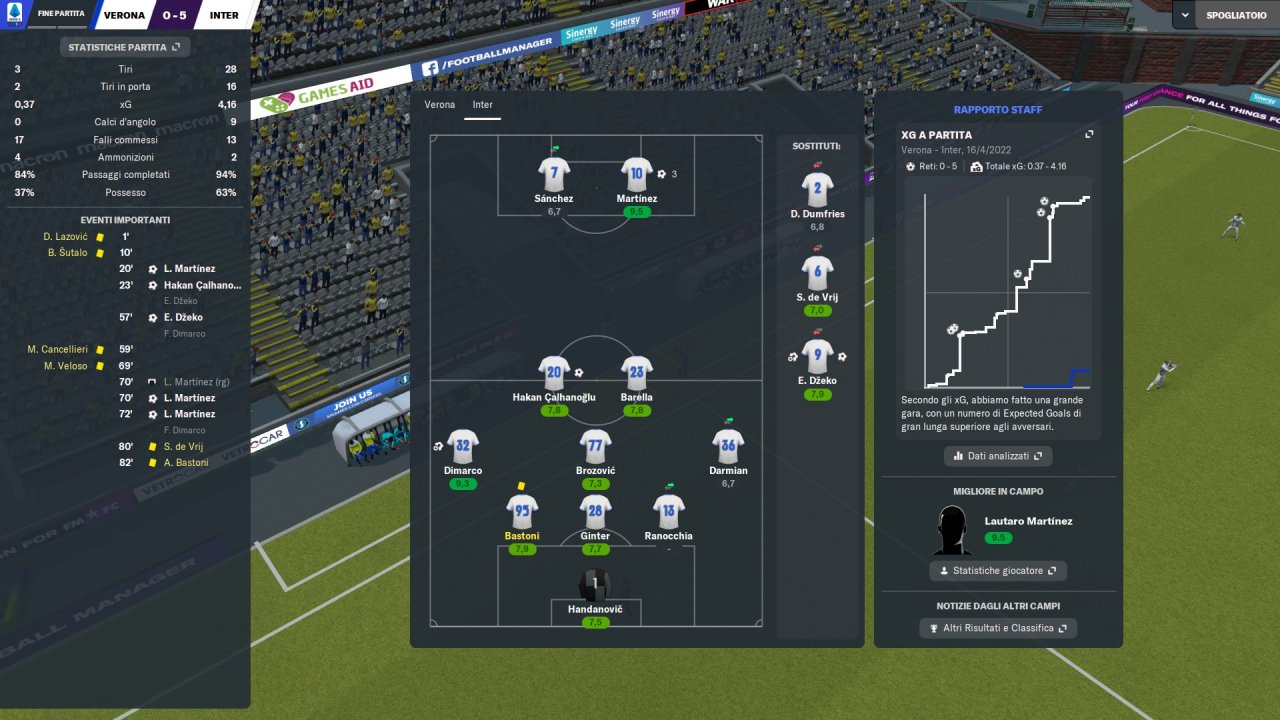Choose Hakan Çalhanoğlu on the pitch
The height and width of the screenshot is (720, 1280).
point(554,373)
